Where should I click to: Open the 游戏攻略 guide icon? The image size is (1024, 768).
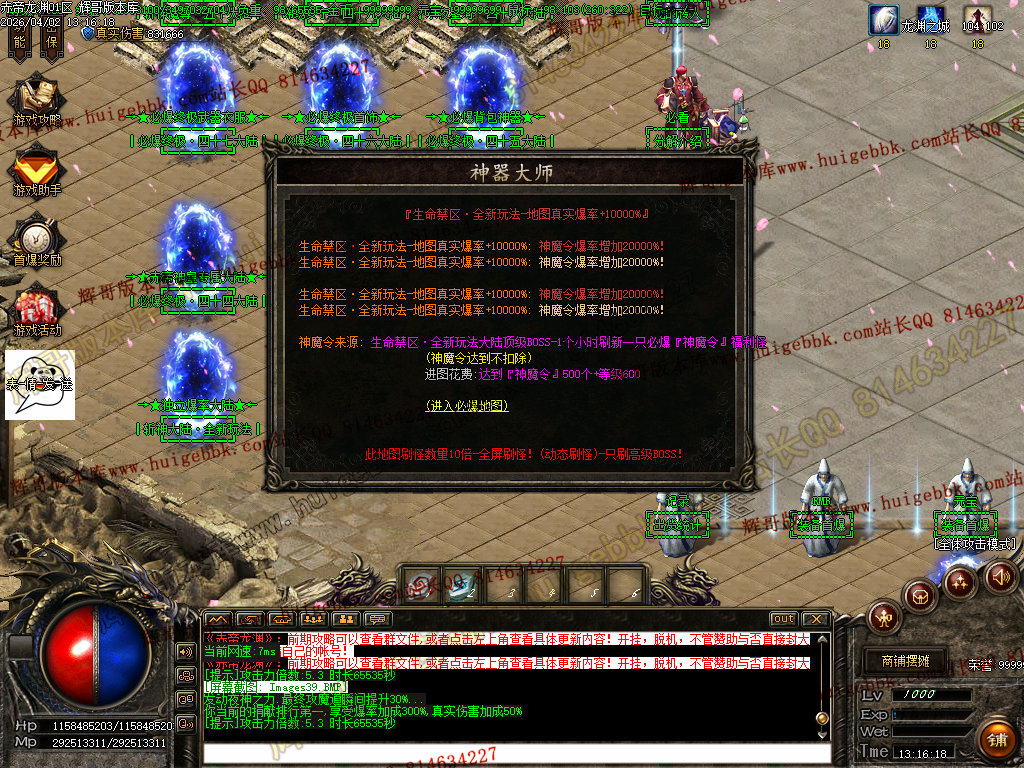click(x=37, y=102)
